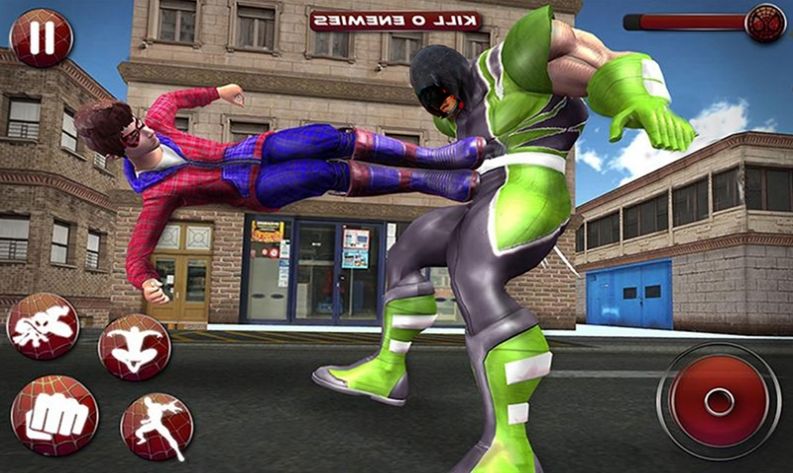This screenshot has width=793, height=473.
Task: Click the red virtual joystick
Action: click(x=719, y=400)
